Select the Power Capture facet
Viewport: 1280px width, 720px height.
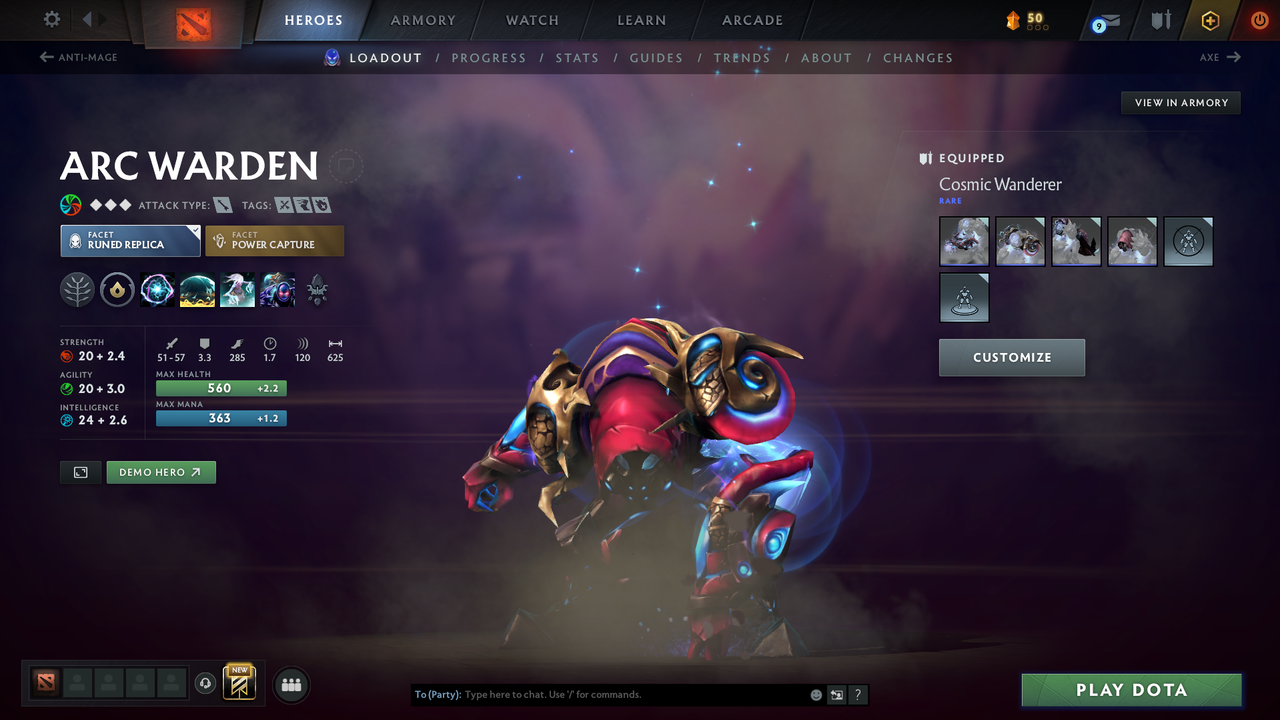[274, 240]
